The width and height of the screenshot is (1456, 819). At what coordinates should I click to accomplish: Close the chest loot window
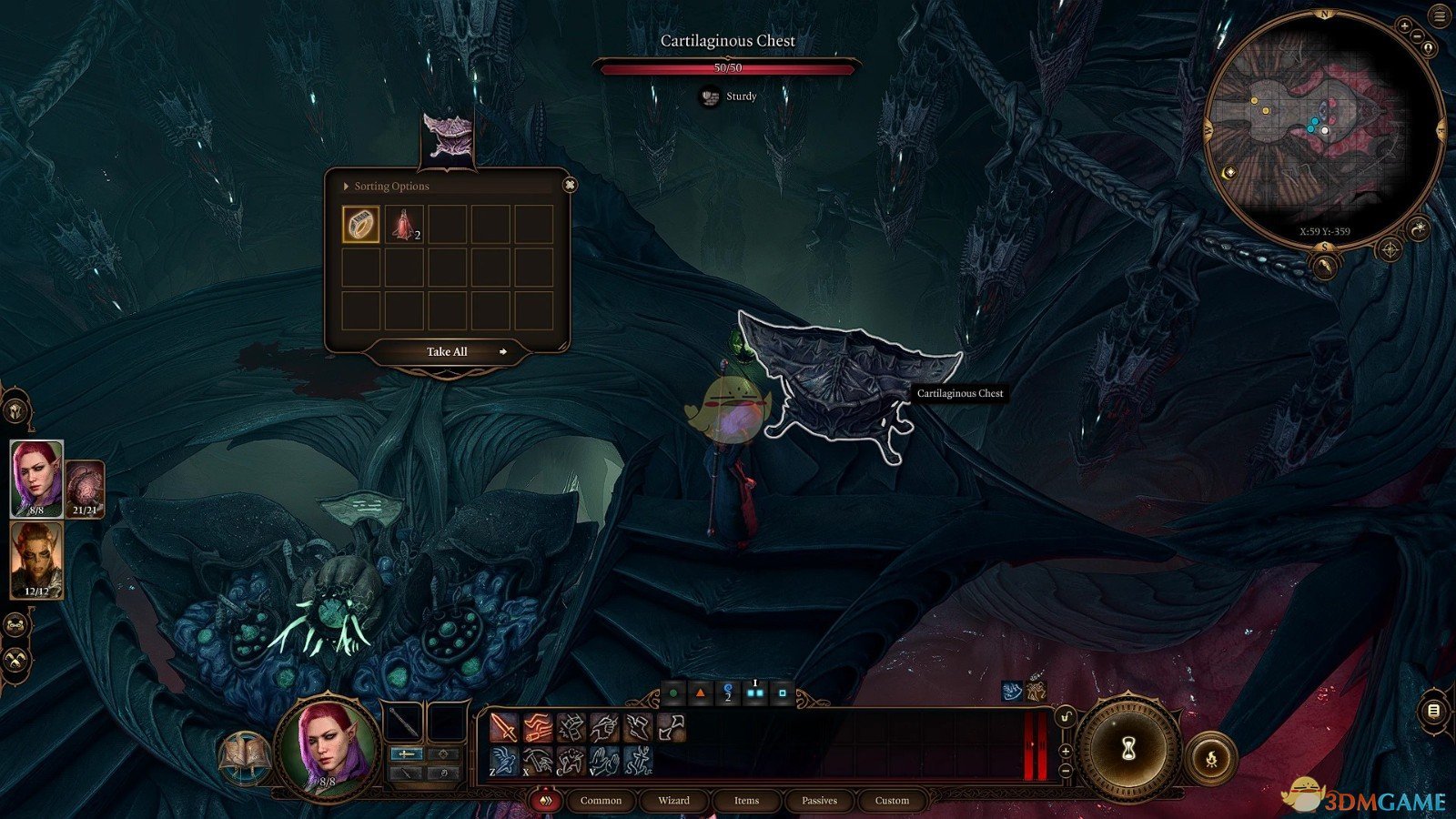point(570,185)
